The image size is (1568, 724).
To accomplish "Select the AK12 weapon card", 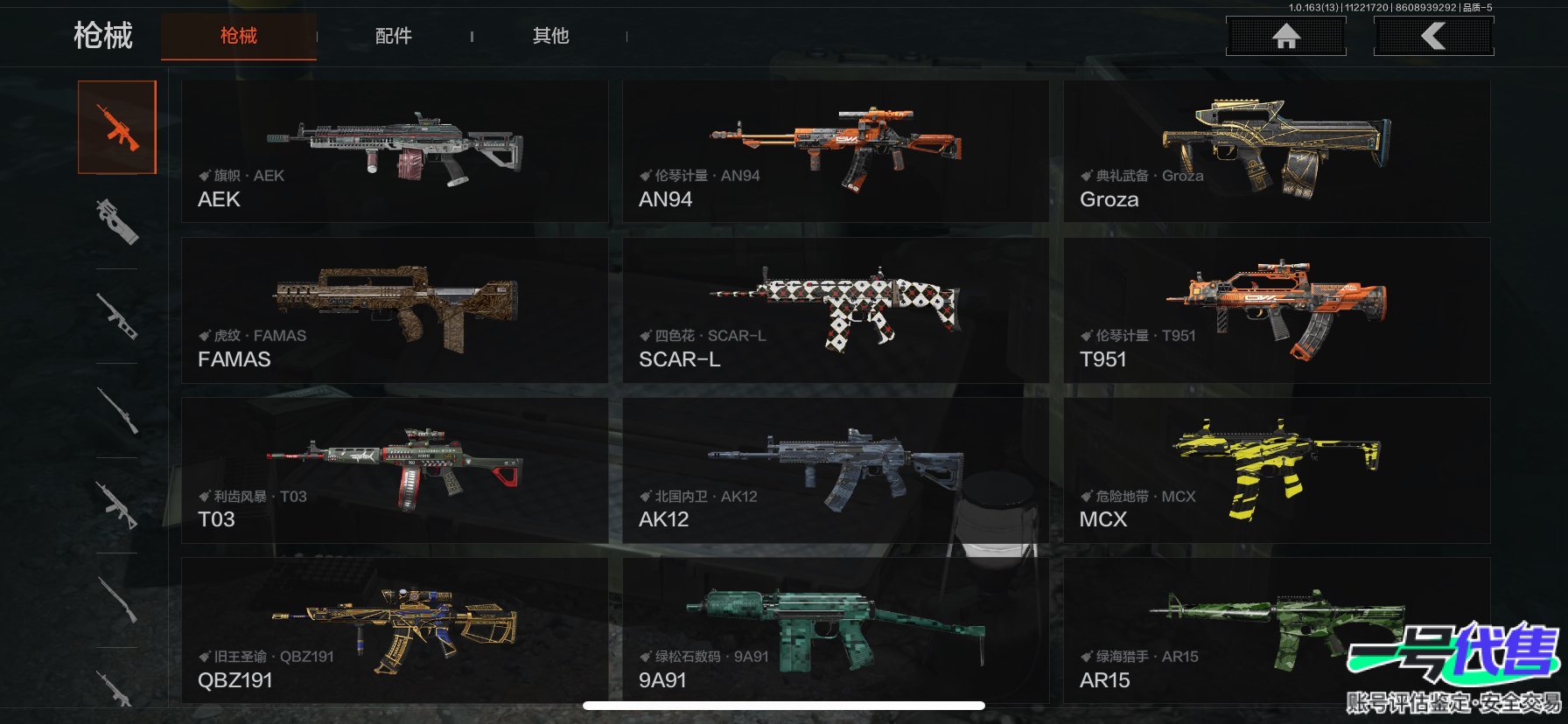I will pos(836,470).
